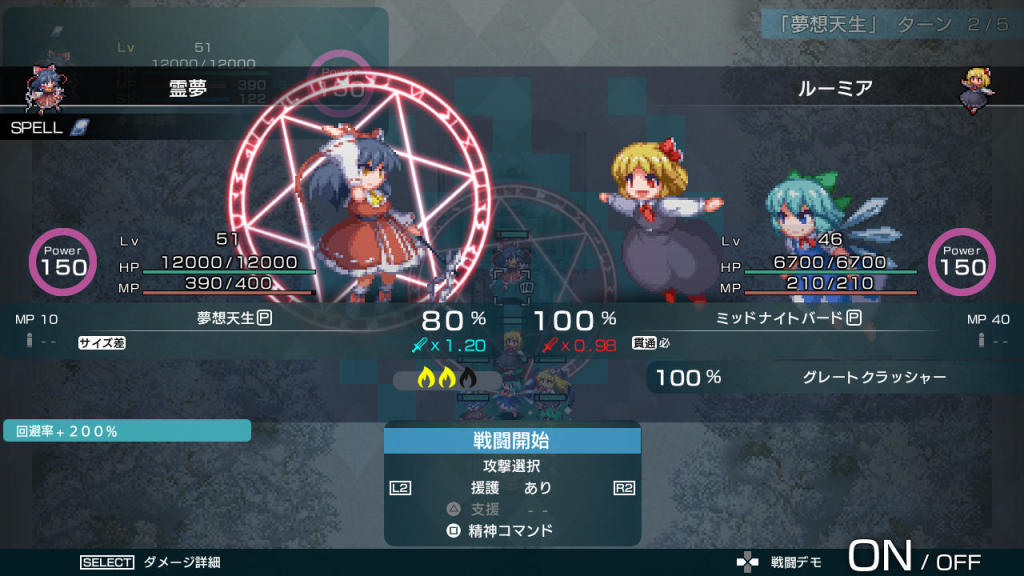
Task: Open the 精神コマンド spirit command menu
Action: coord(512,530)
